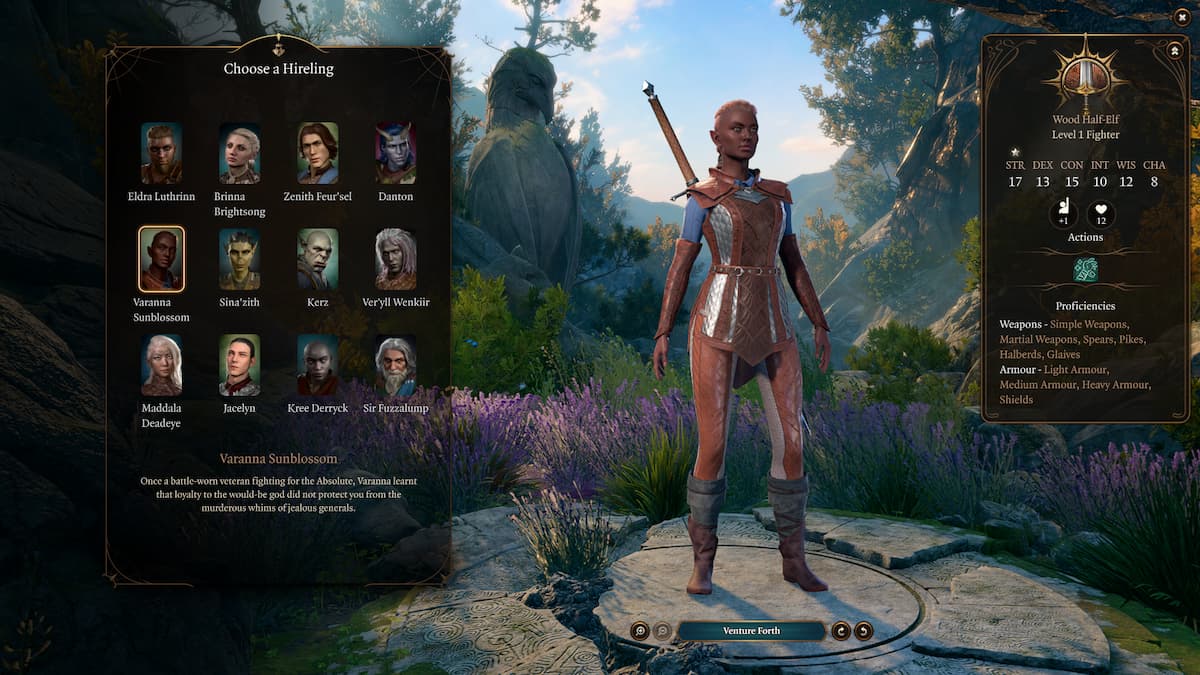
Task: Rotate the character model counter-clockwise
Action: pos(863,631)
